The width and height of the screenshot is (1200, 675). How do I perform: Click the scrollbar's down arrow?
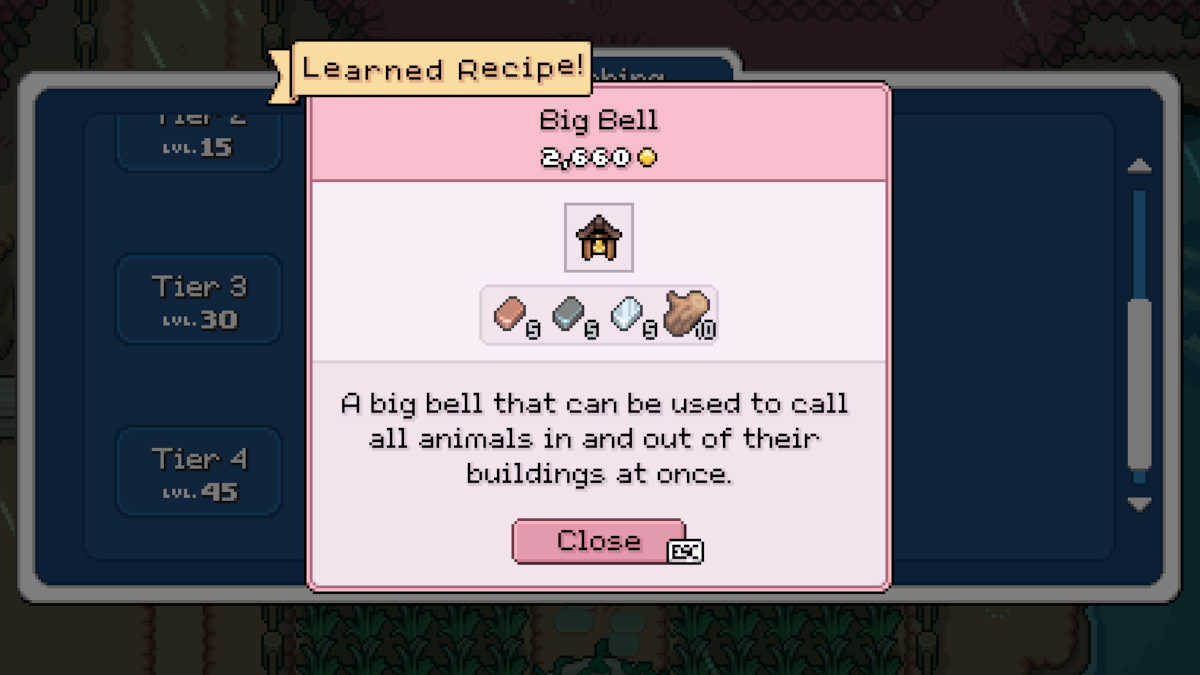tap(1139, 504)
